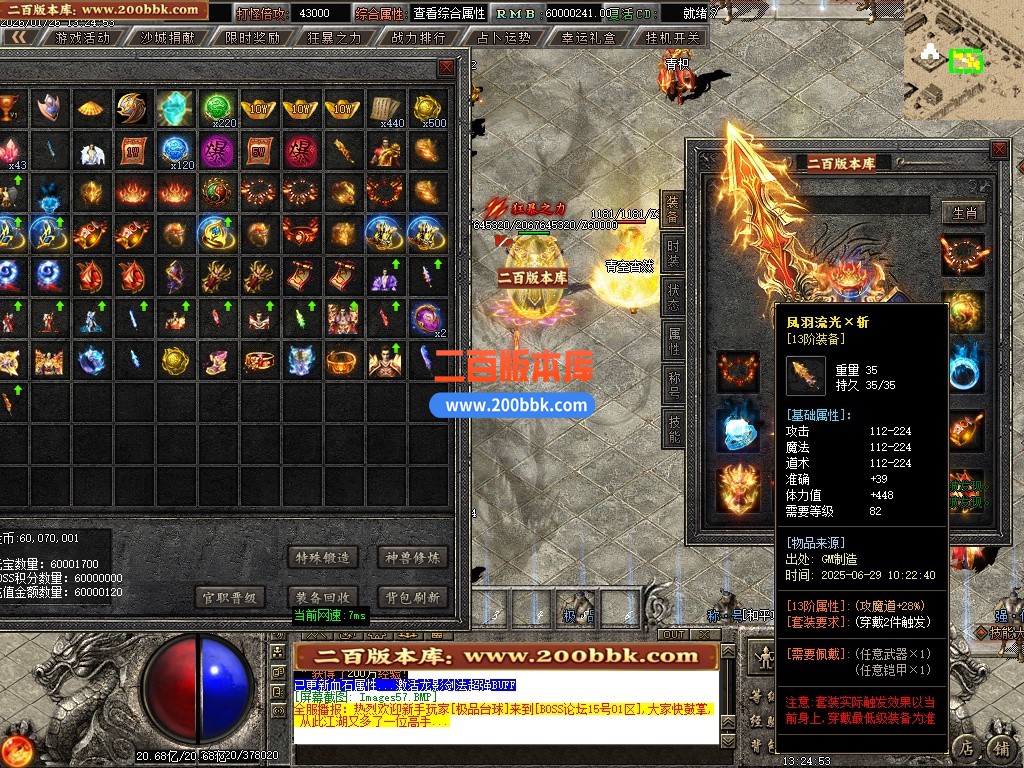Close the inventory bag window
This screenshot has height=768, width=1024.
[x=446, y=68]
